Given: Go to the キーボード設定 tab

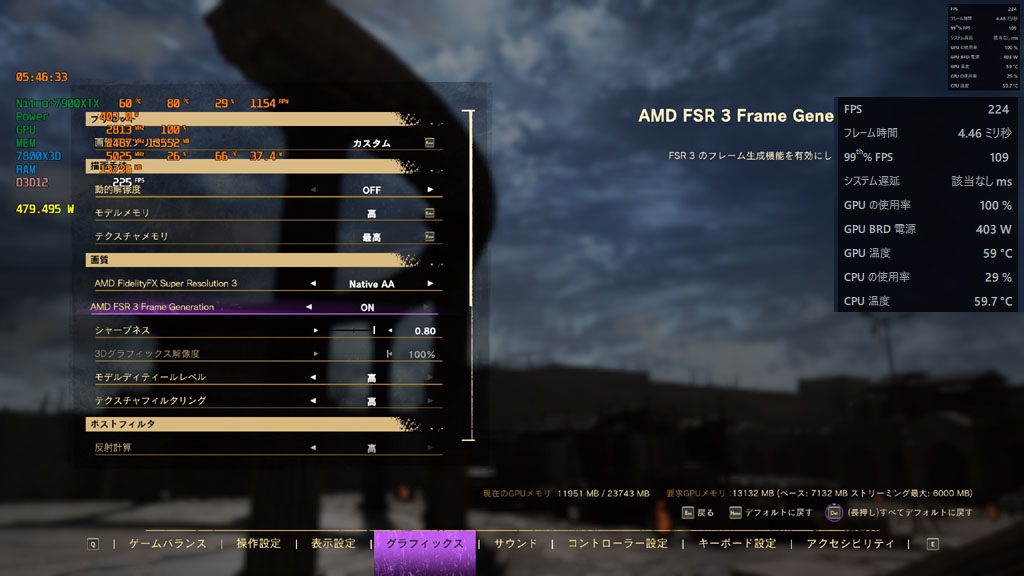Looking at the screenshot, I should click(x=737, y=544).
